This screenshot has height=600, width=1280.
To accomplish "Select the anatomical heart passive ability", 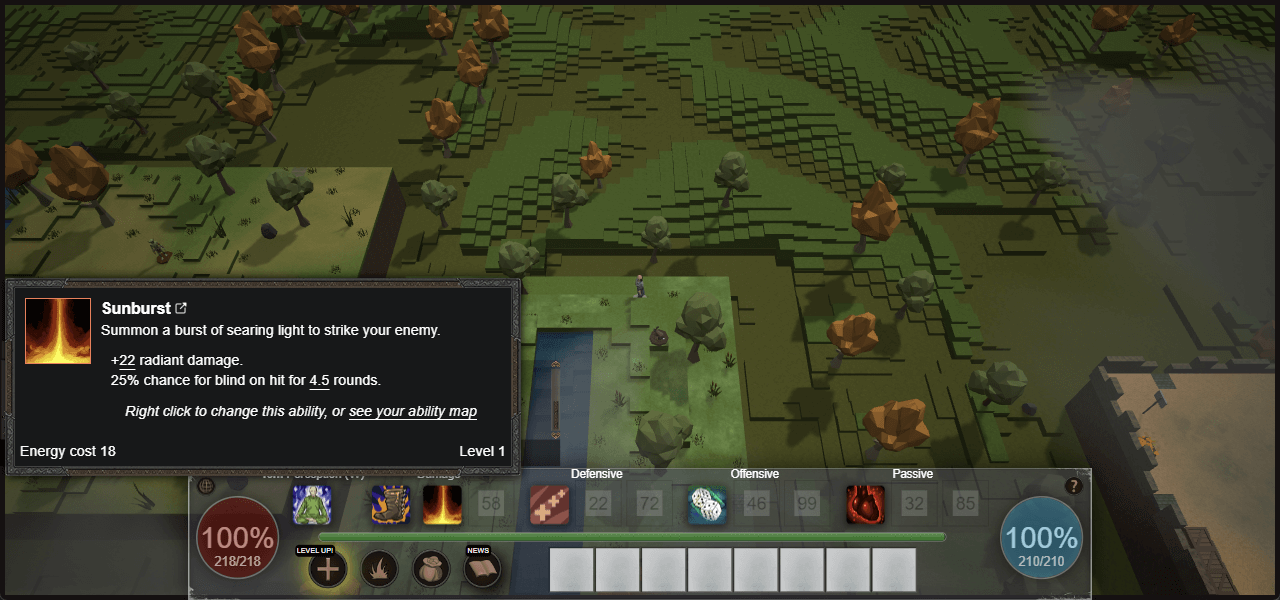I will pos(865,505).
